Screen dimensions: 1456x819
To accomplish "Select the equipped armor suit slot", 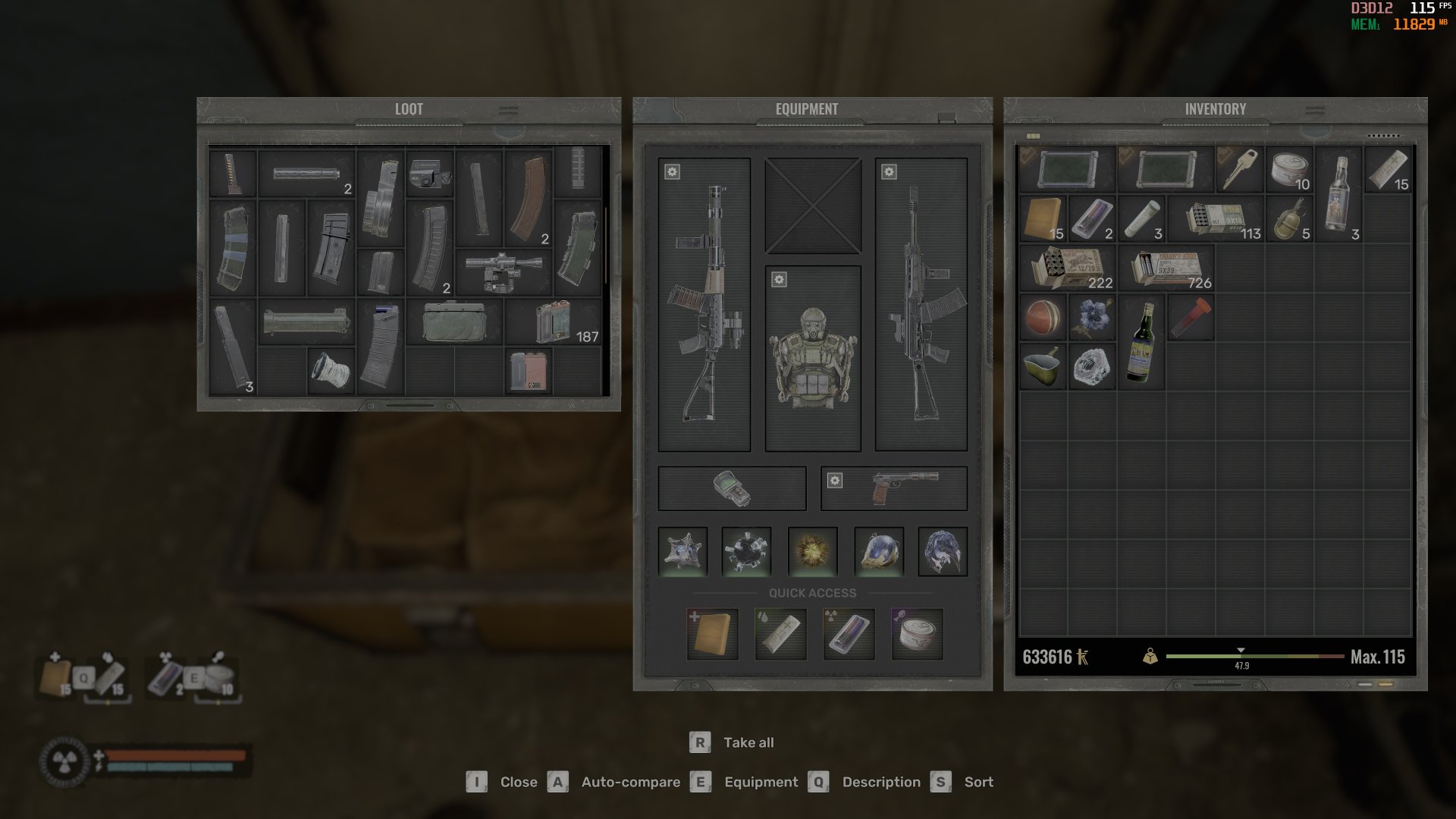I will [812, 358].
